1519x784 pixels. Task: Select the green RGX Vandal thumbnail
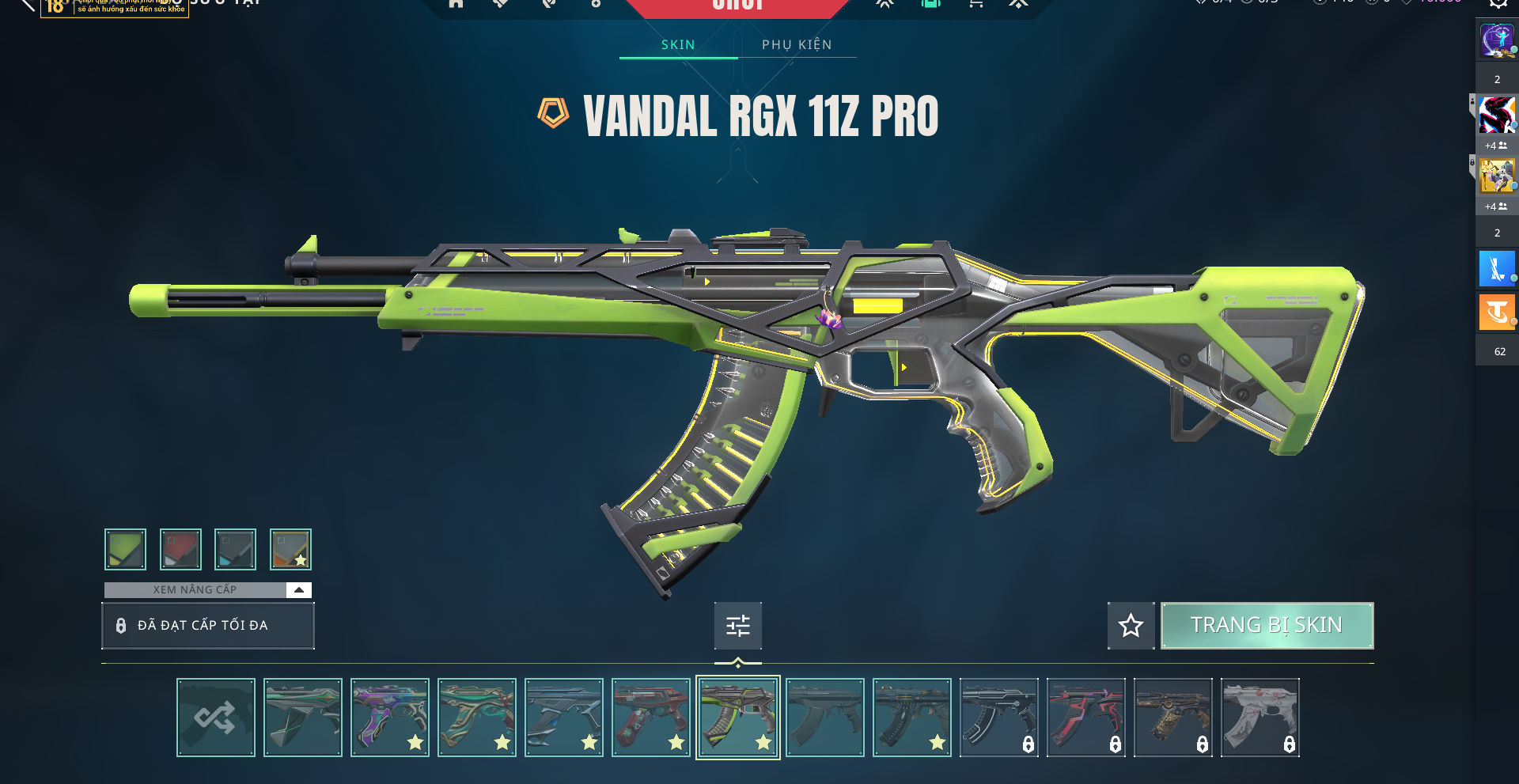click(738, 718)
